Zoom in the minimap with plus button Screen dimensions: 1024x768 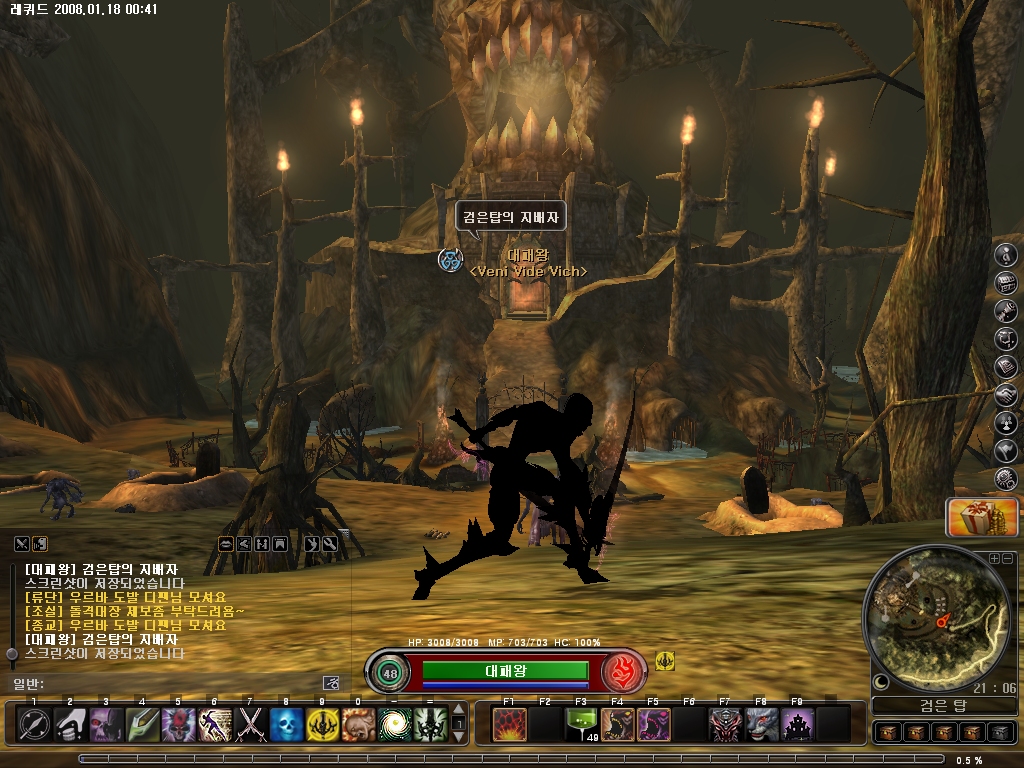(x=994, y=558)
